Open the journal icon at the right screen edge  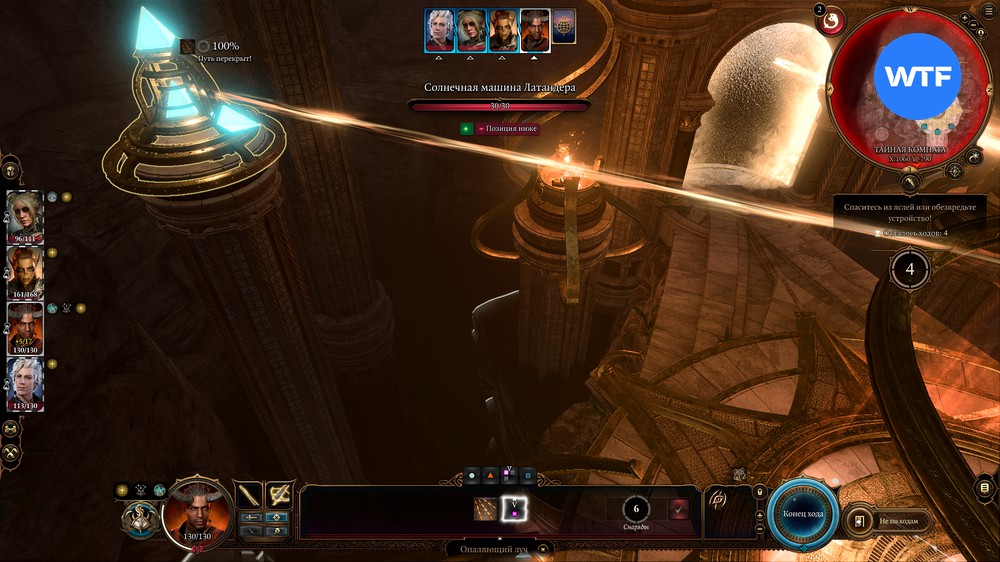click(985, 487)
